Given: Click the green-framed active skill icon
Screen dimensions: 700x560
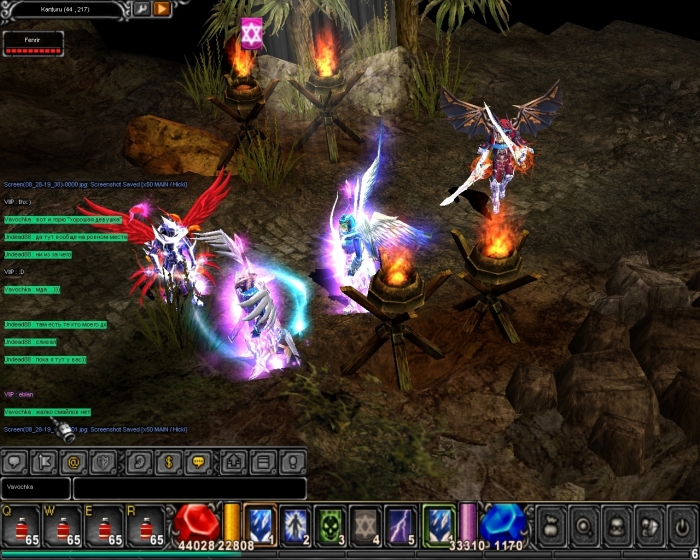Looking at the screenshot, I should pyautogui.click(x=438, y=521).
